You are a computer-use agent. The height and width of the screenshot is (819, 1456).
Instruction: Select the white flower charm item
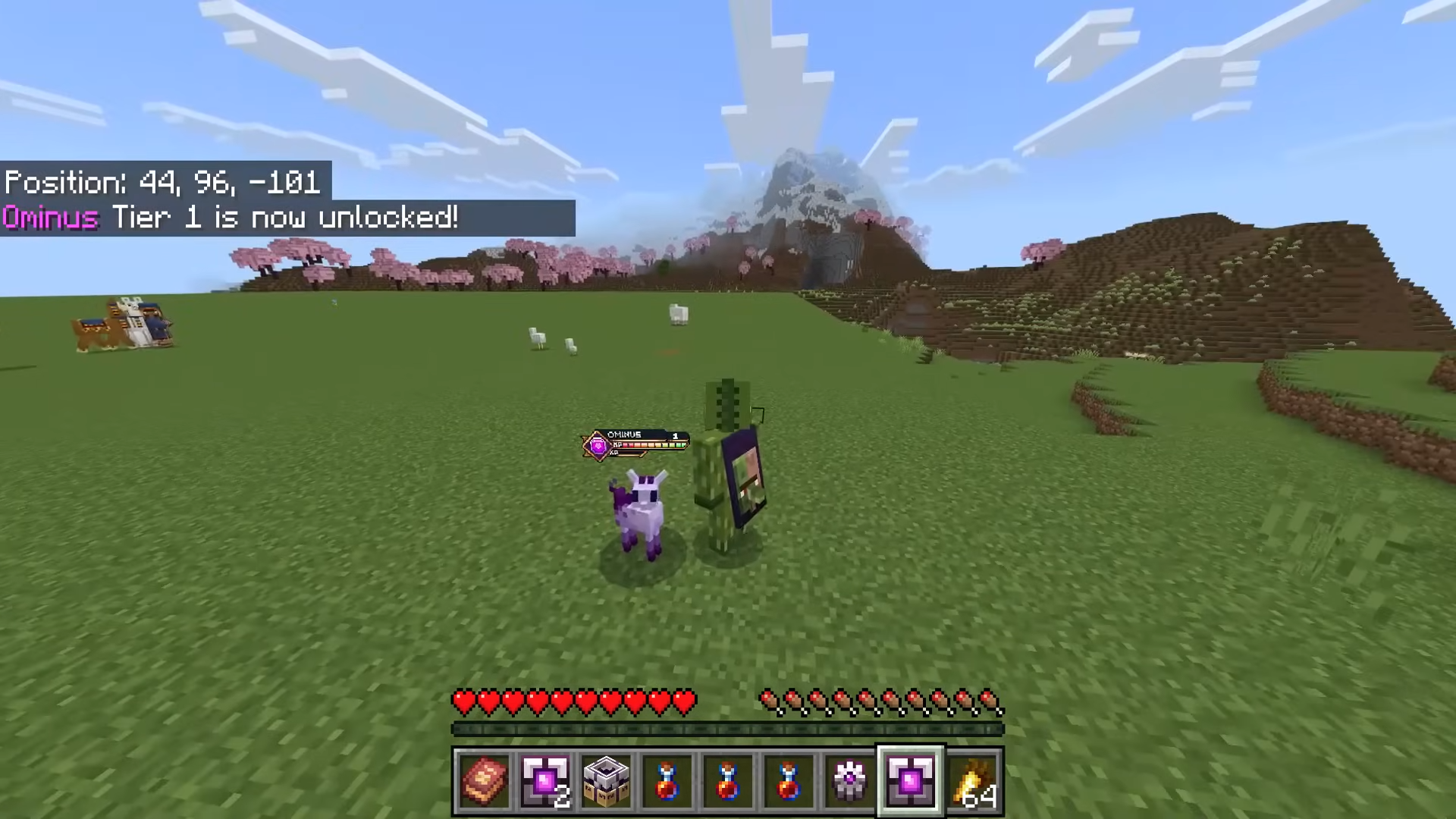tap(849, 780)
